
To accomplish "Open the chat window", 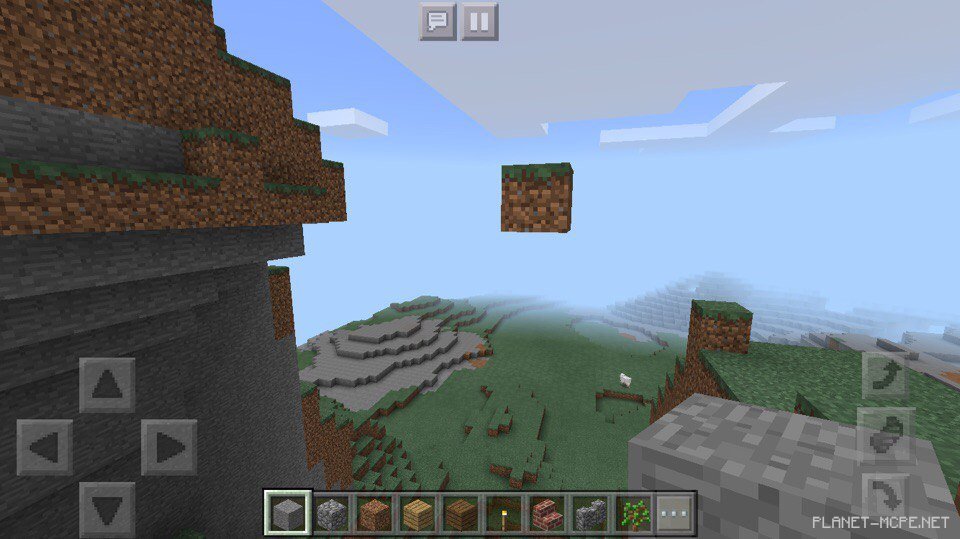I will click(437, 21).
